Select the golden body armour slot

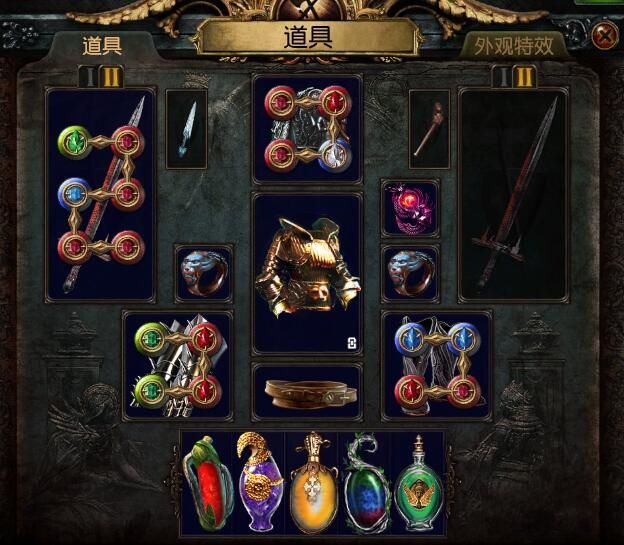tap(307, 273)
